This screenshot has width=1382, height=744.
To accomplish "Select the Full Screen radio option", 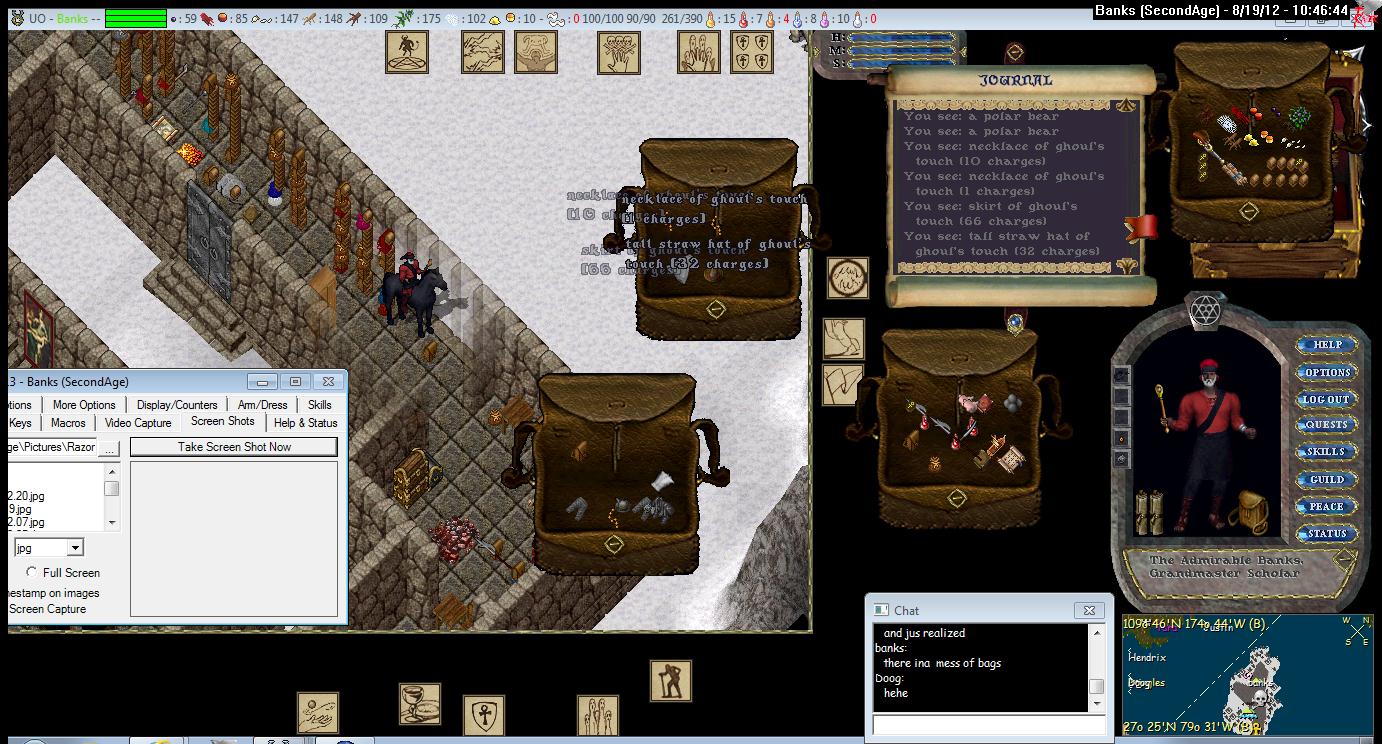I will click(x=32, y=573).
